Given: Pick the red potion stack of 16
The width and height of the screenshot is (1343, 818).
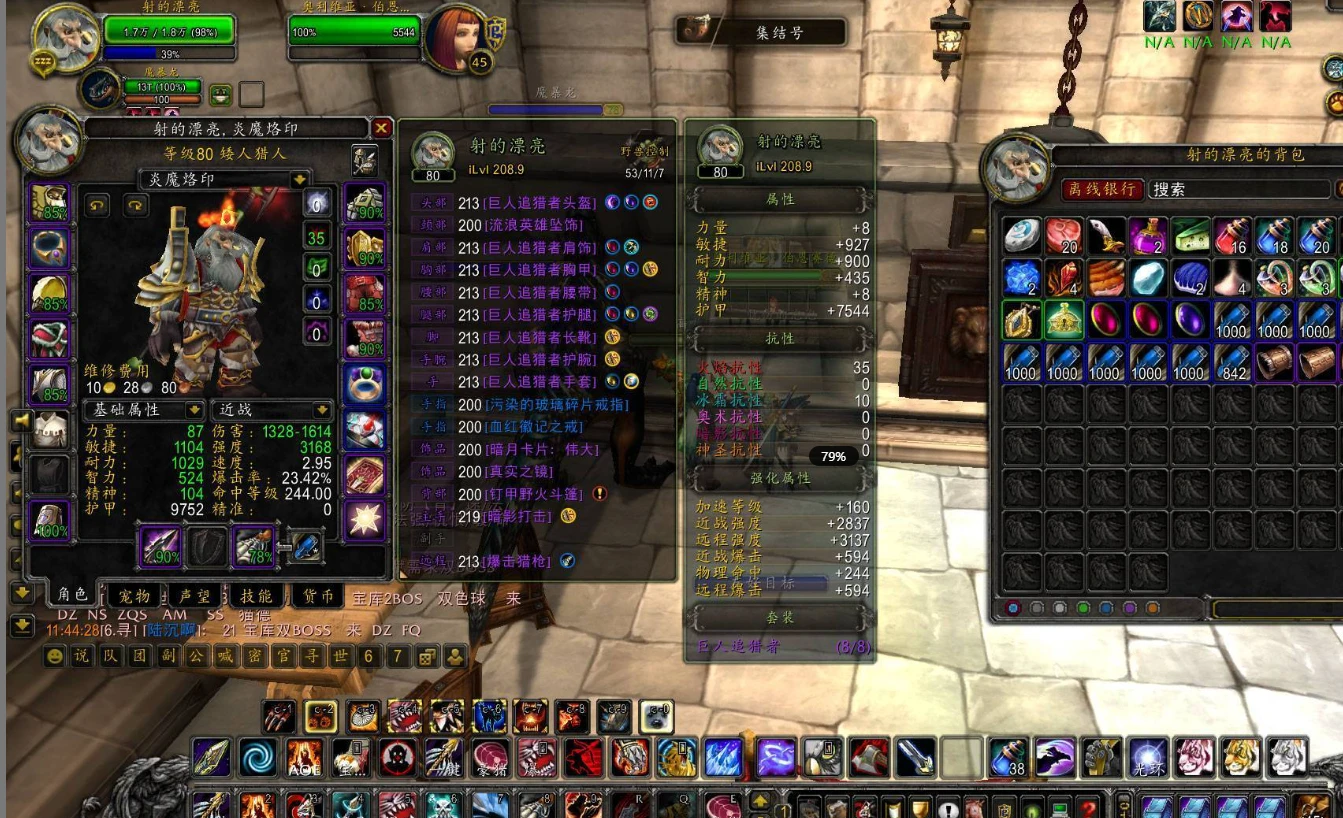Looking at the screenshot, I should 1232,236.
